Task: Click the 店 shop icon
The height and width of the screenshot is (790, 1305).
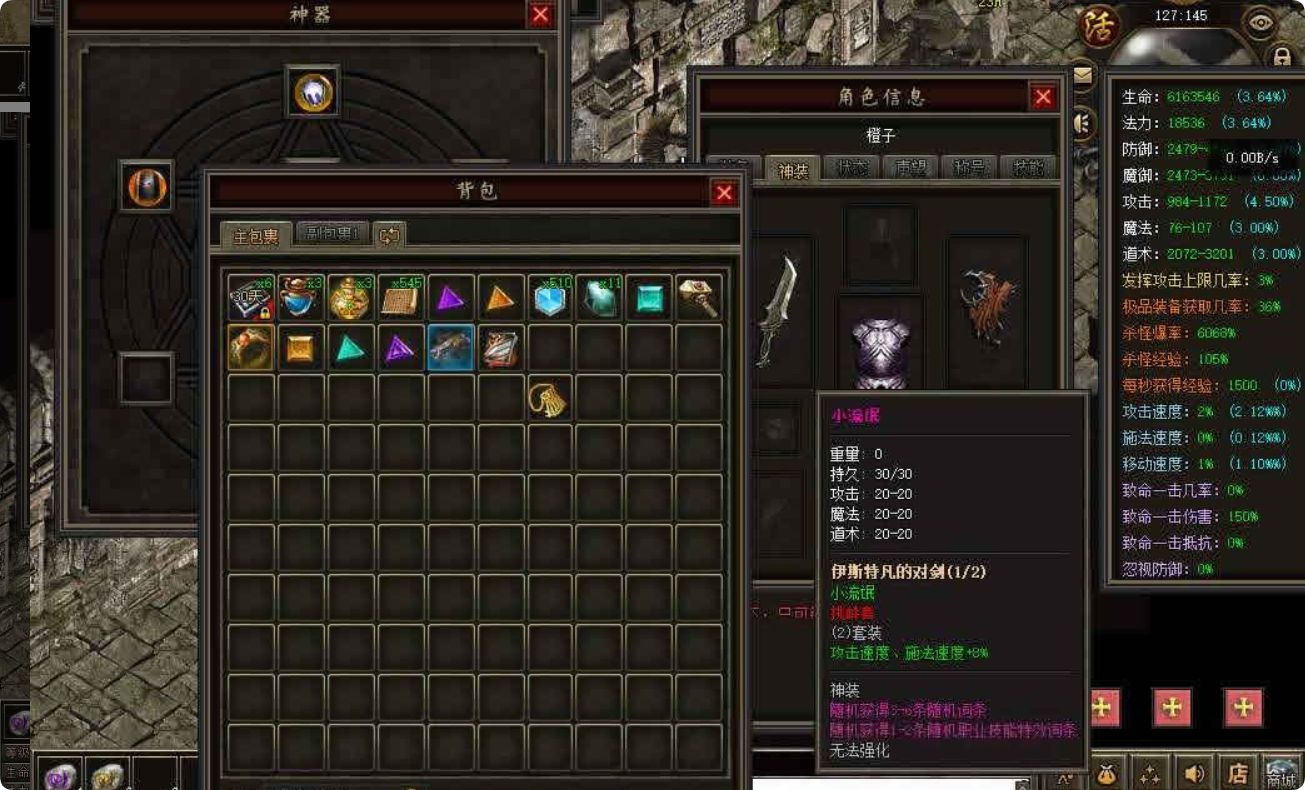Action: pos(1240,775)
